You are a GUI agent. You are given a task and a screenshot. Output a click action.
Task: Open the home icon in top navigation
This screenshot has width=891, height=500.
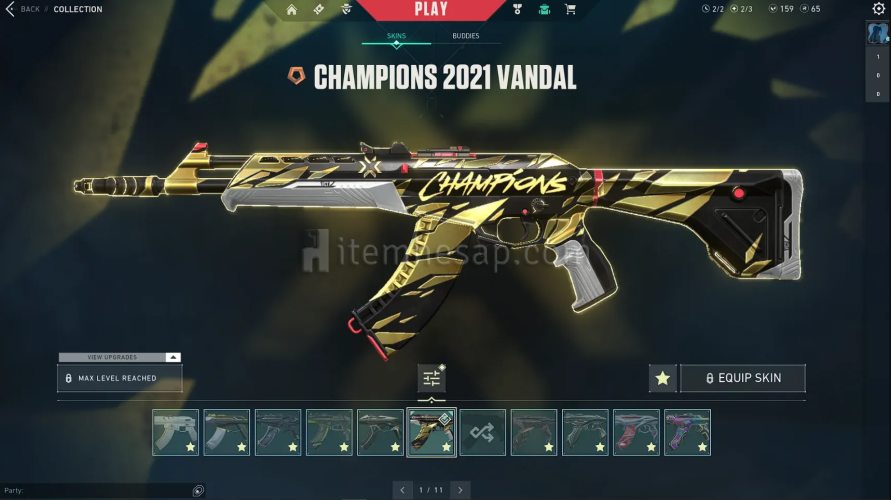(x=292, y=10)
